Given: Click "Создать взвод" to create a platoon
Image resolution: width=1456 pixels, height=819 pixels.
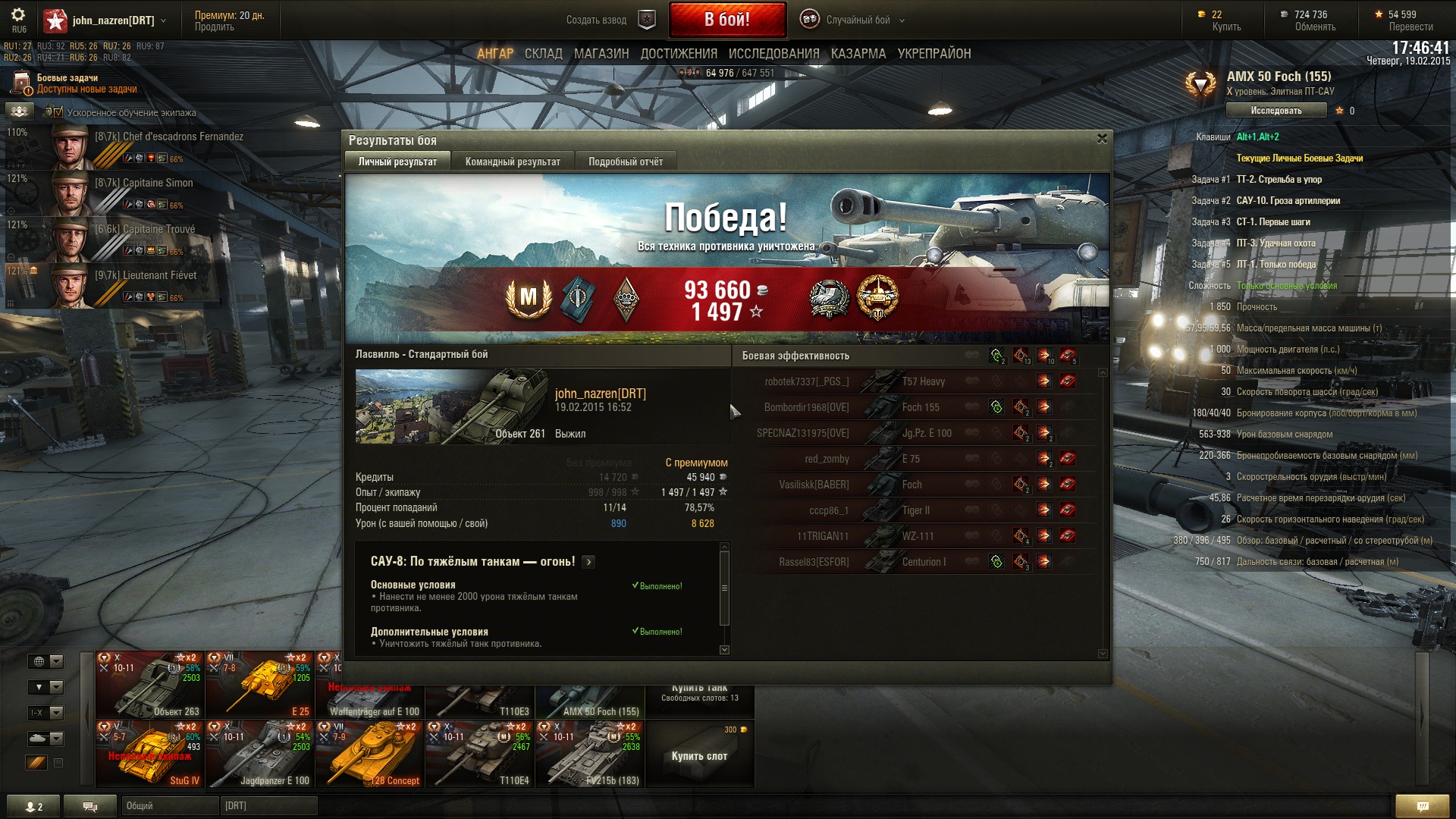Looking at the screenshot, I should tap(597, 20).
